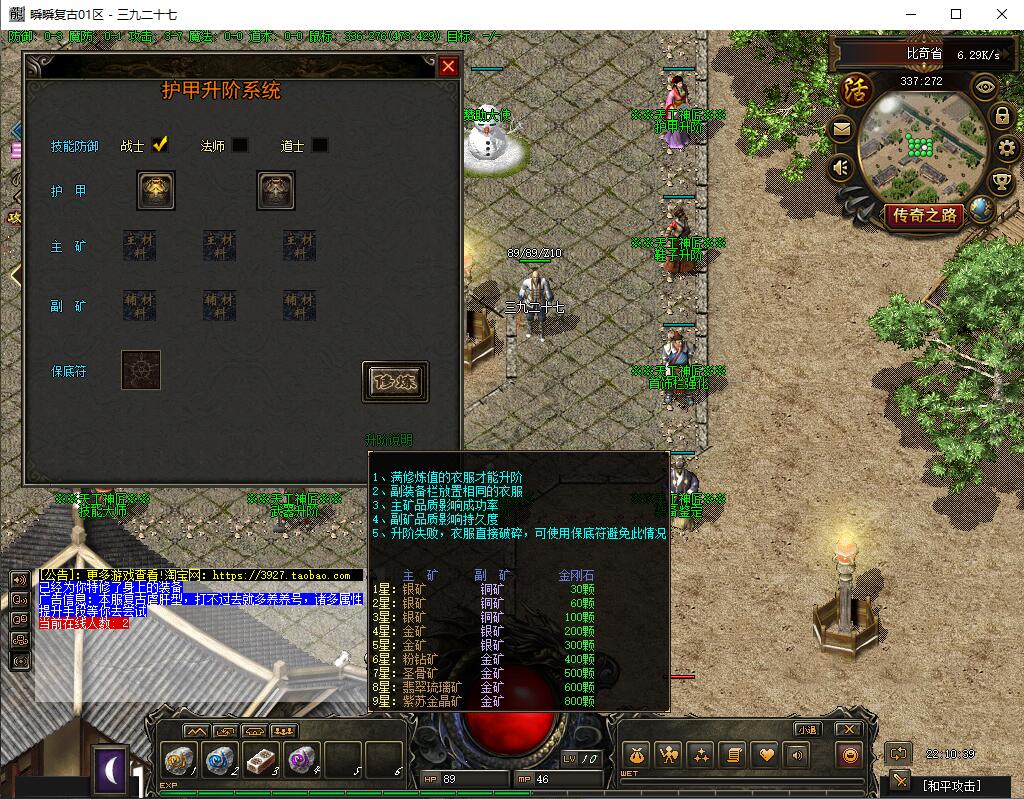Open the 传奇之路 button under the minimap

925,215
